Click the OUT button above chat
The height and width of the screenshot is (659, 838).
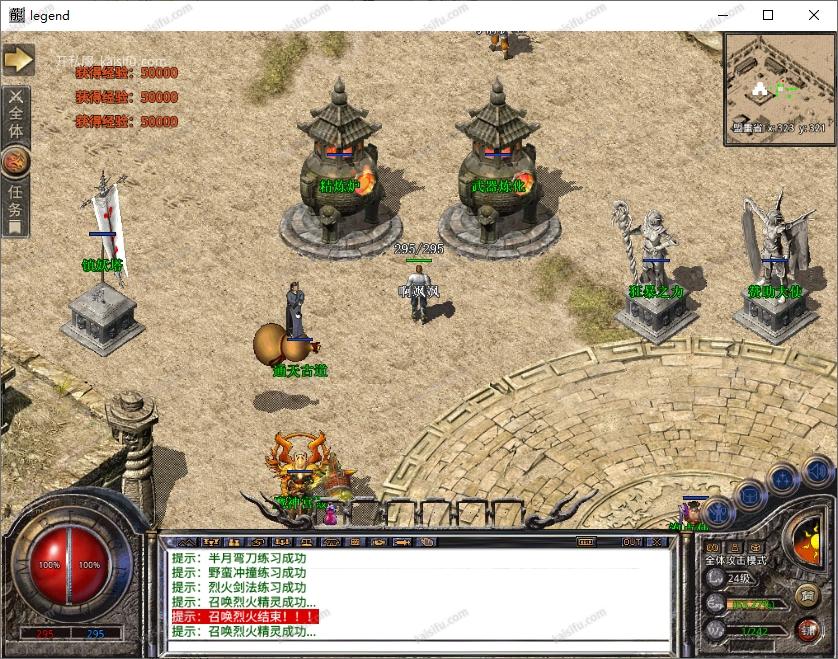tap(632, 542)
